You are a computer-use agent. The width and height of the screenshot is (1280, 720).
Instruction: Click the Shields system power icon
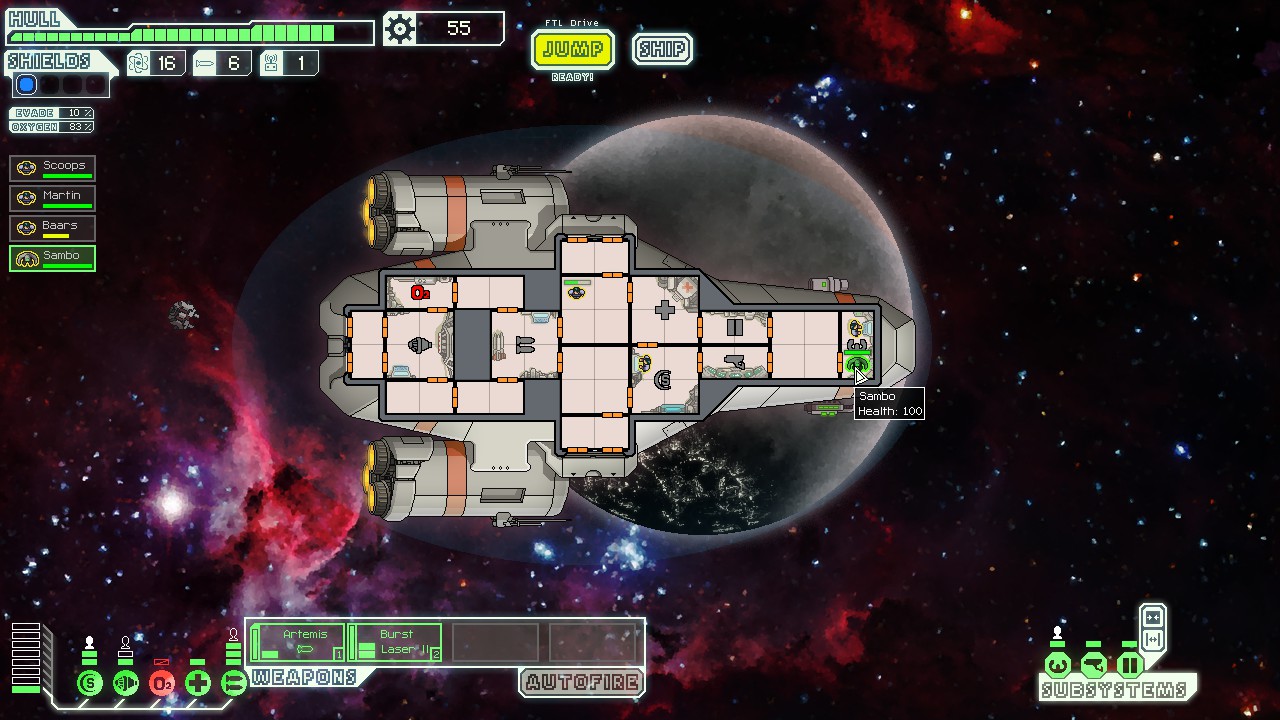[90, 684]
